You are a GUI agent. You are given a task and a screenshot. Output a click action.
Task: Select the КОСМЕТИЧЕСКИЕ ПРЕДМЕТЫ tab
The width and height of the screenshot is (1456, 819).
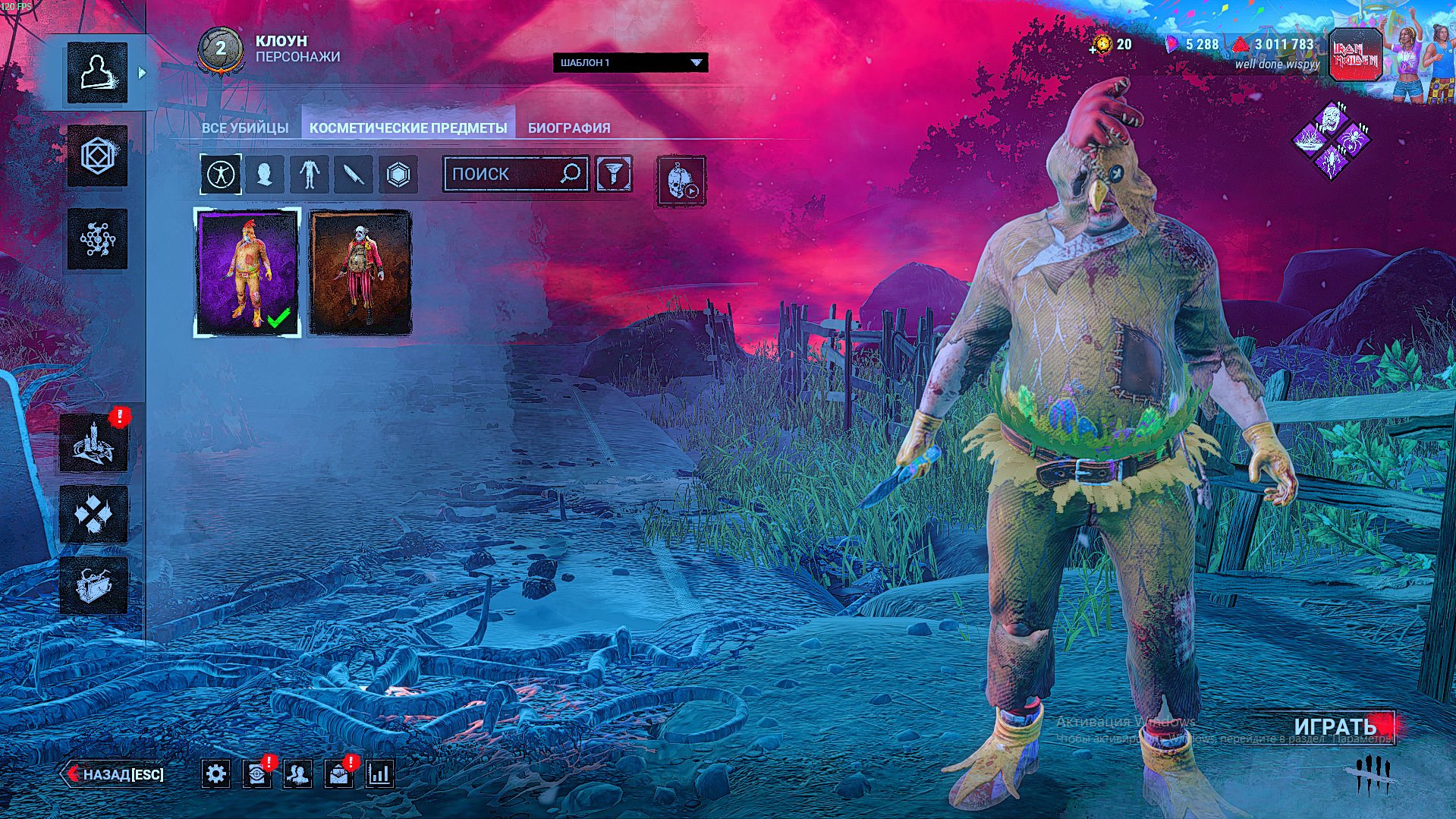[x=408, y=128]
